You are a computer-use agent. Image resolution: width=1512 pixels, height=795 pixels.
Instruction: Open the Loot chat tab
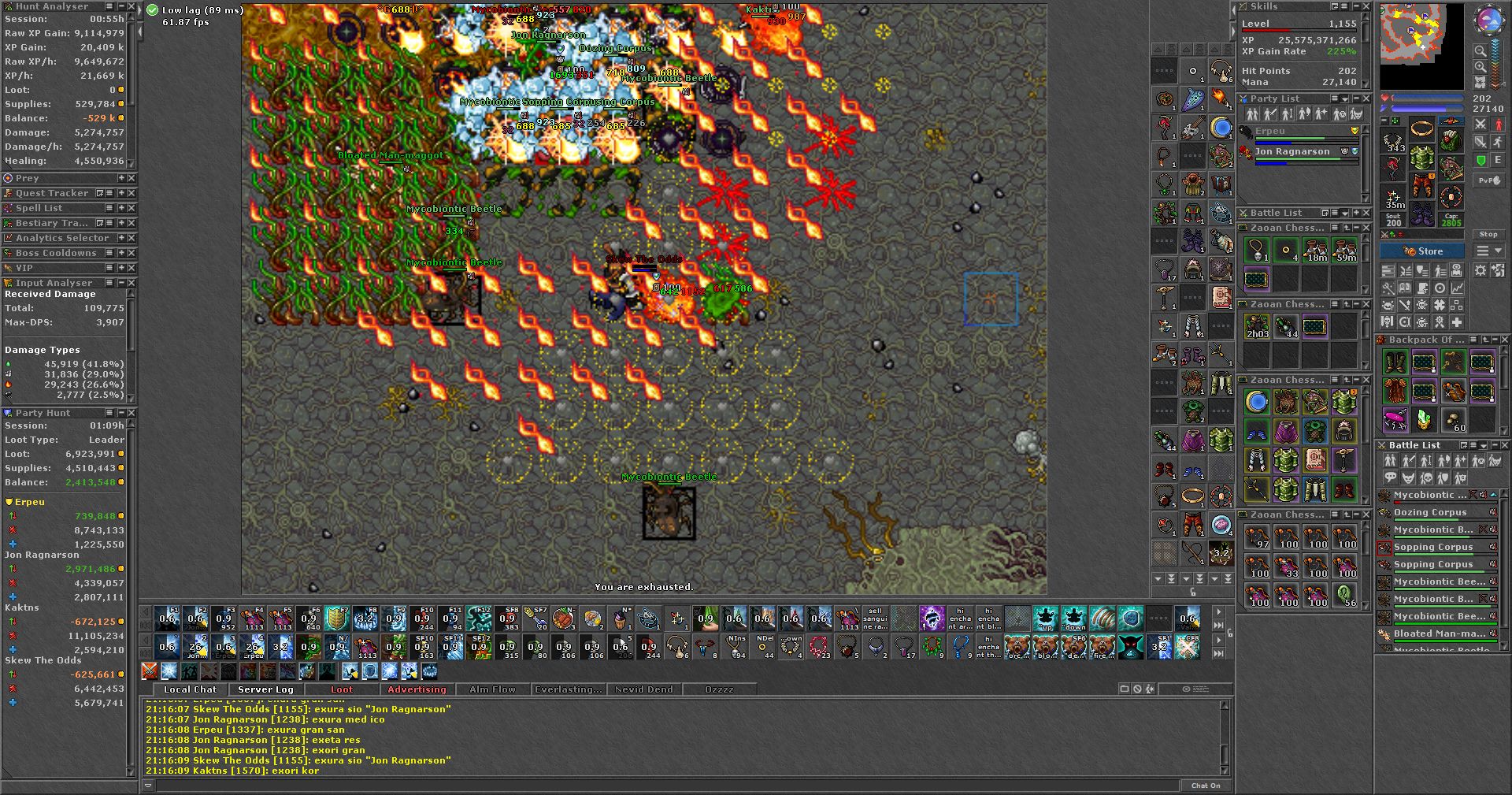341,689
